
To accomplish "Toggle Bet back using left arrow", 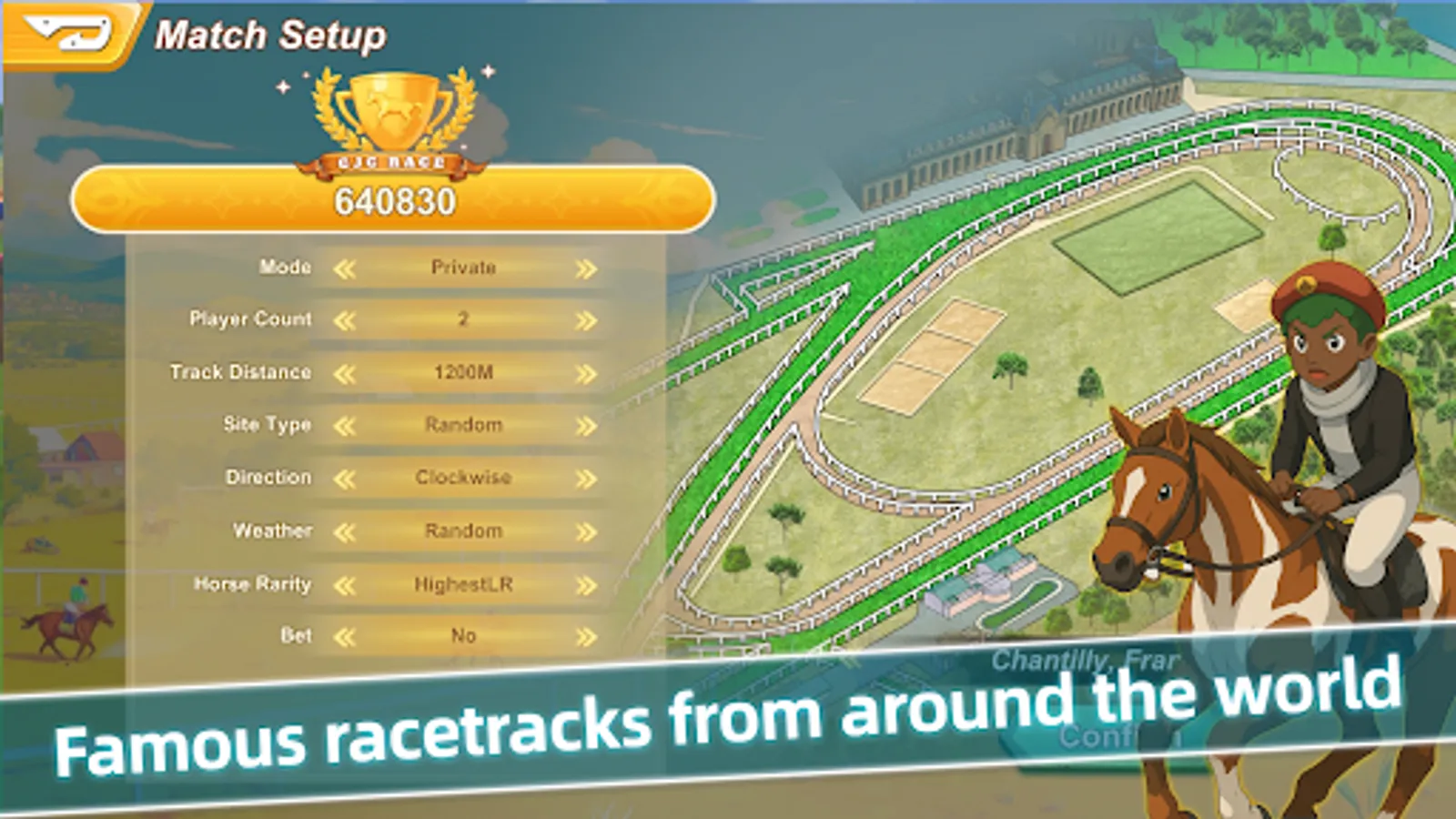I will (348, 636).
